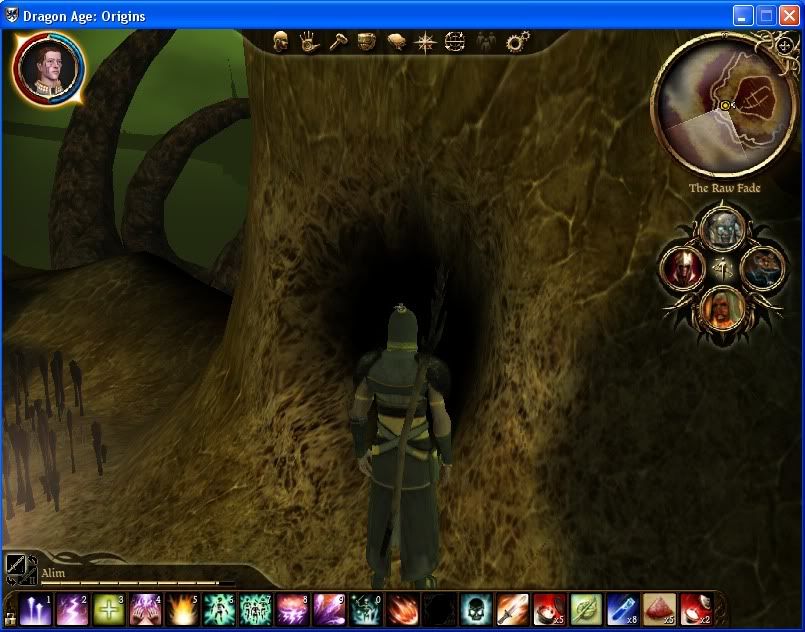Shift into the golem form portrait
Image resolution: width=805 pixels, height=632 pixels.
[x=720, y=228]
